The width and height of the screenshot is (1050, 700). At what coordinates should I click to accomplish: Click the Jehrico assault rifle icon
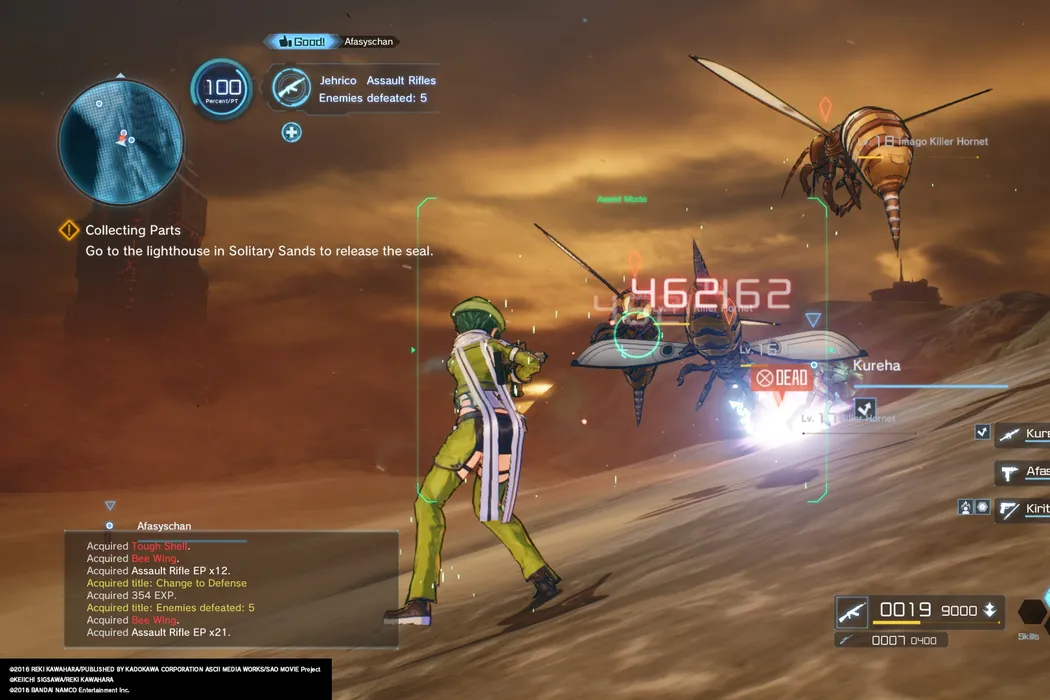[291, 88]
